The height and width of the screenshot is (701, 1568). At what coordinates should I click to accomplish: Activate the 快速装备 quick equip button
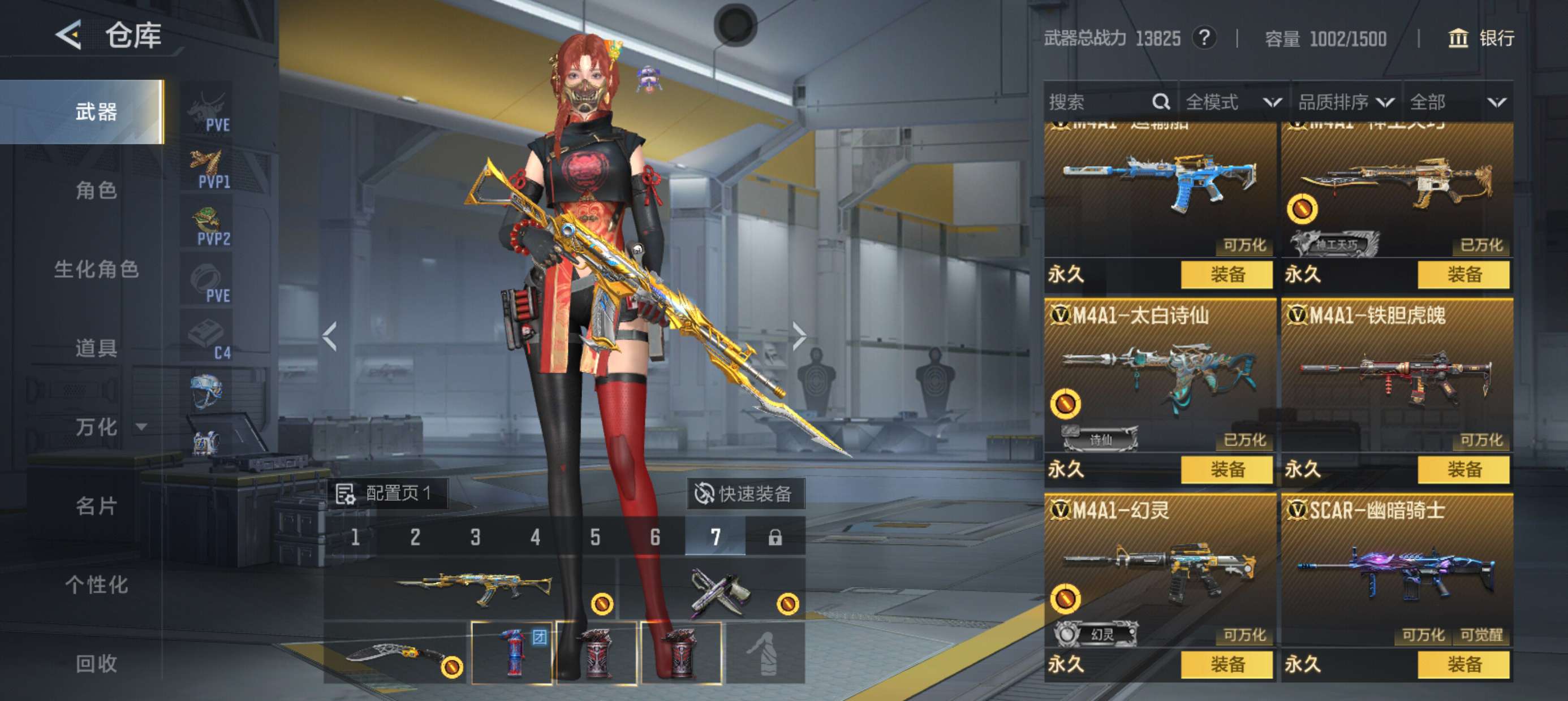point(746,494)
